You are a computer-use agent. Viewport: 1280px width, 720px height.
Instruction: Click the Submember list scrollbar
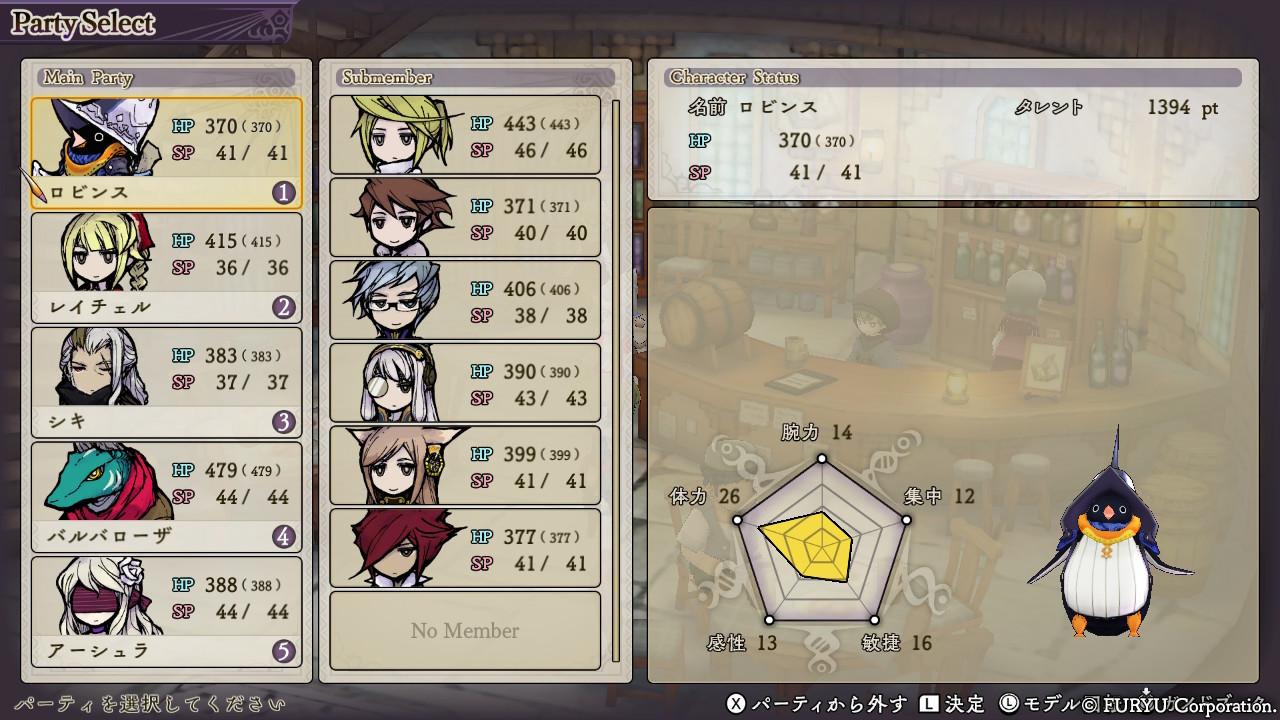(x=616, y=380)
